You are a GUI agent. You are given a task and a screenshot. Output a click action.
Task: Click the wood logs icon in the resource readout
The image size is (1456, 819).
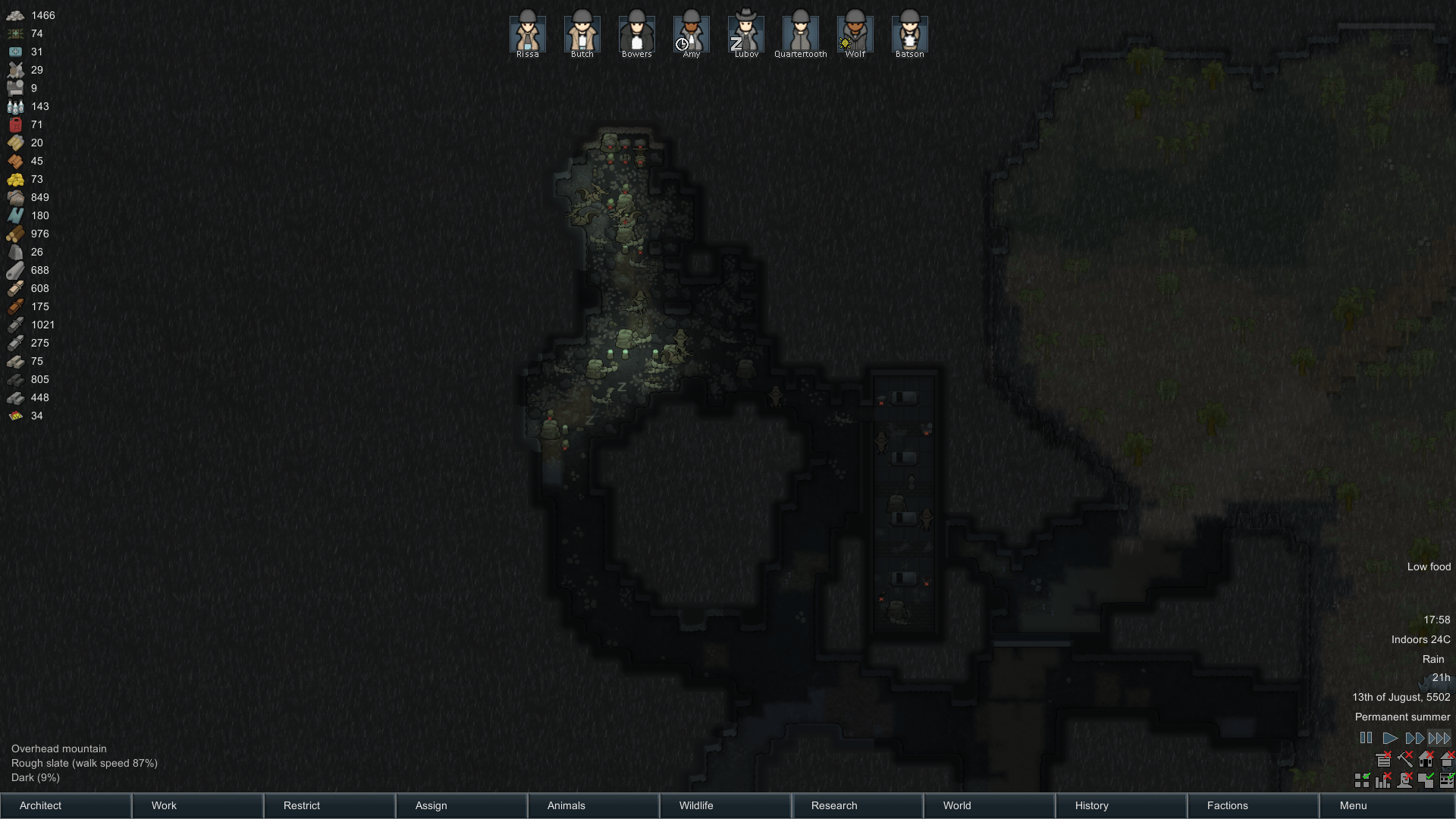tap(15, 234)
